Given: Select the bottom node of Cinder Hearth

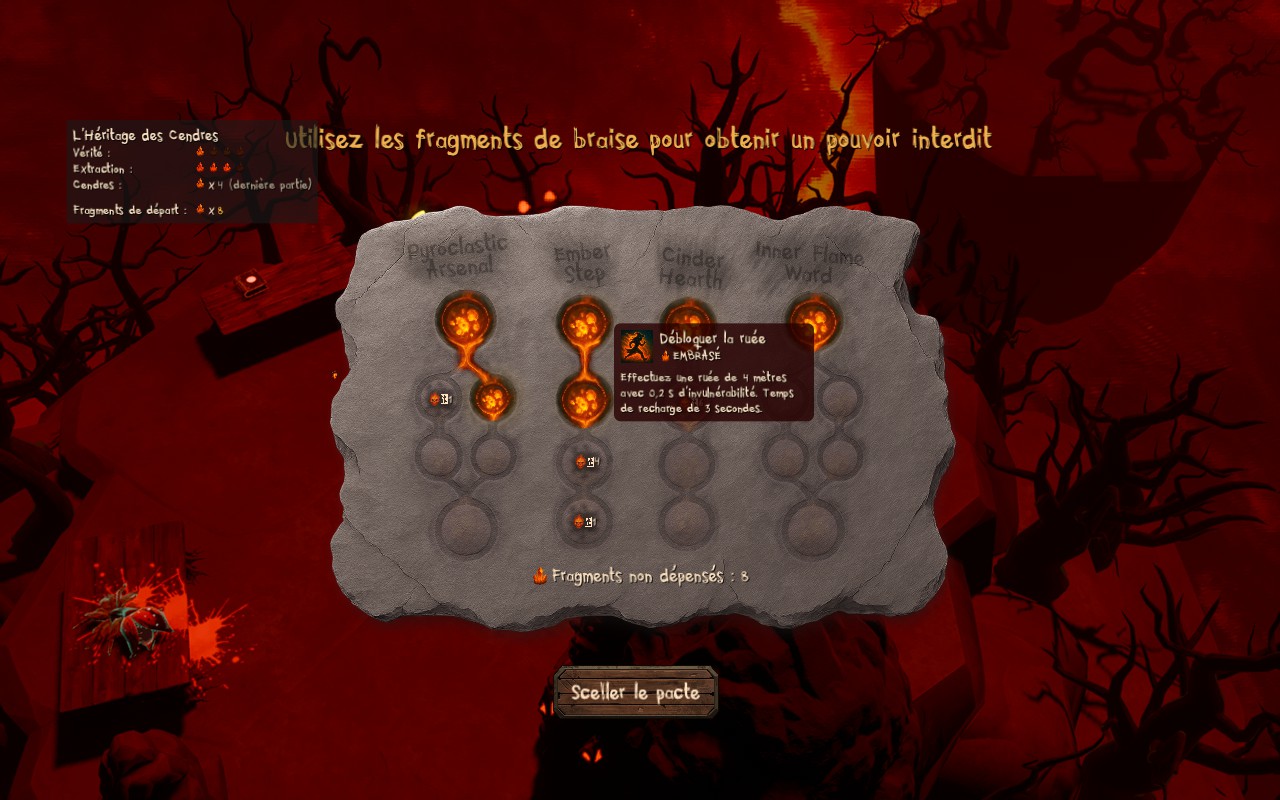Looking at the screenshot, I should click(687, 522).
